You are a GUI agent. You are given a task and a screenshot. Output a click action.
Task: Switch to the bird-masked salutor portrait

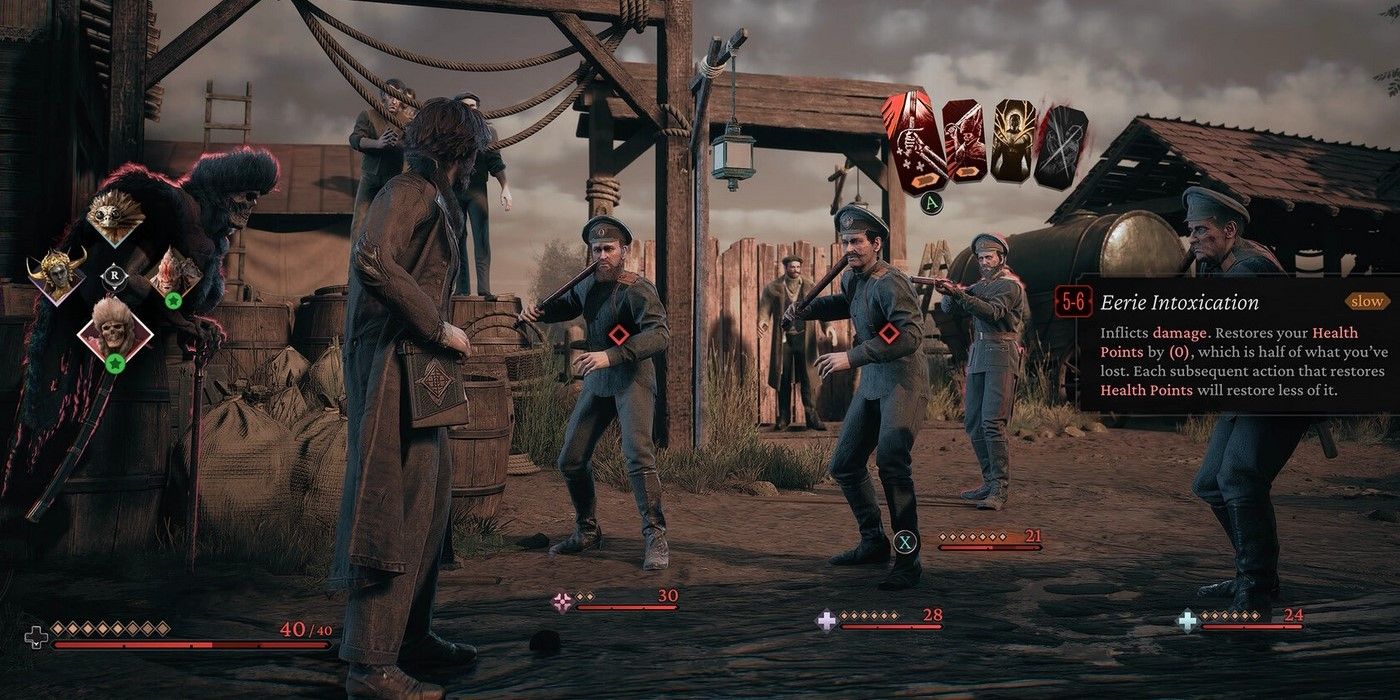click(x=115, y=217)
